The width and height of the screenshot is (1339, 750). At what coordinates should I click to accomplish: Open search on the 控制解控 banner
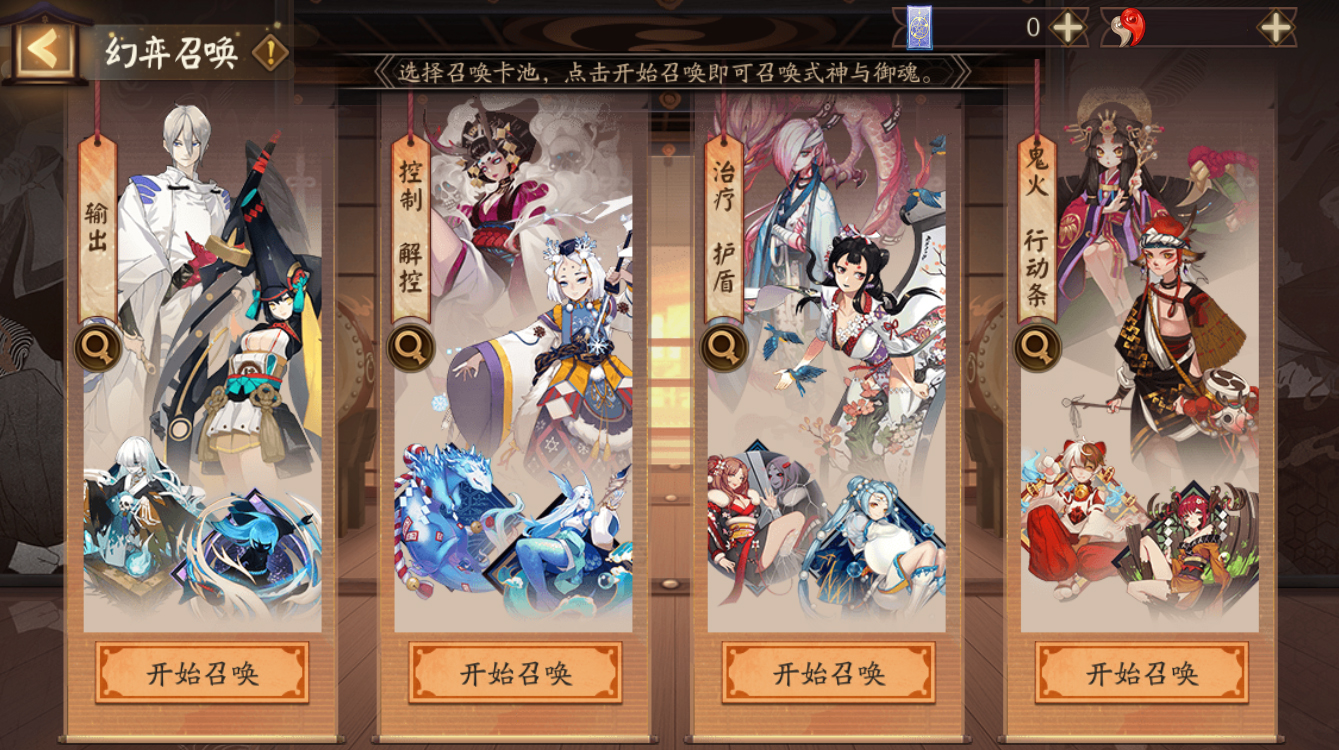click(410, 348)
